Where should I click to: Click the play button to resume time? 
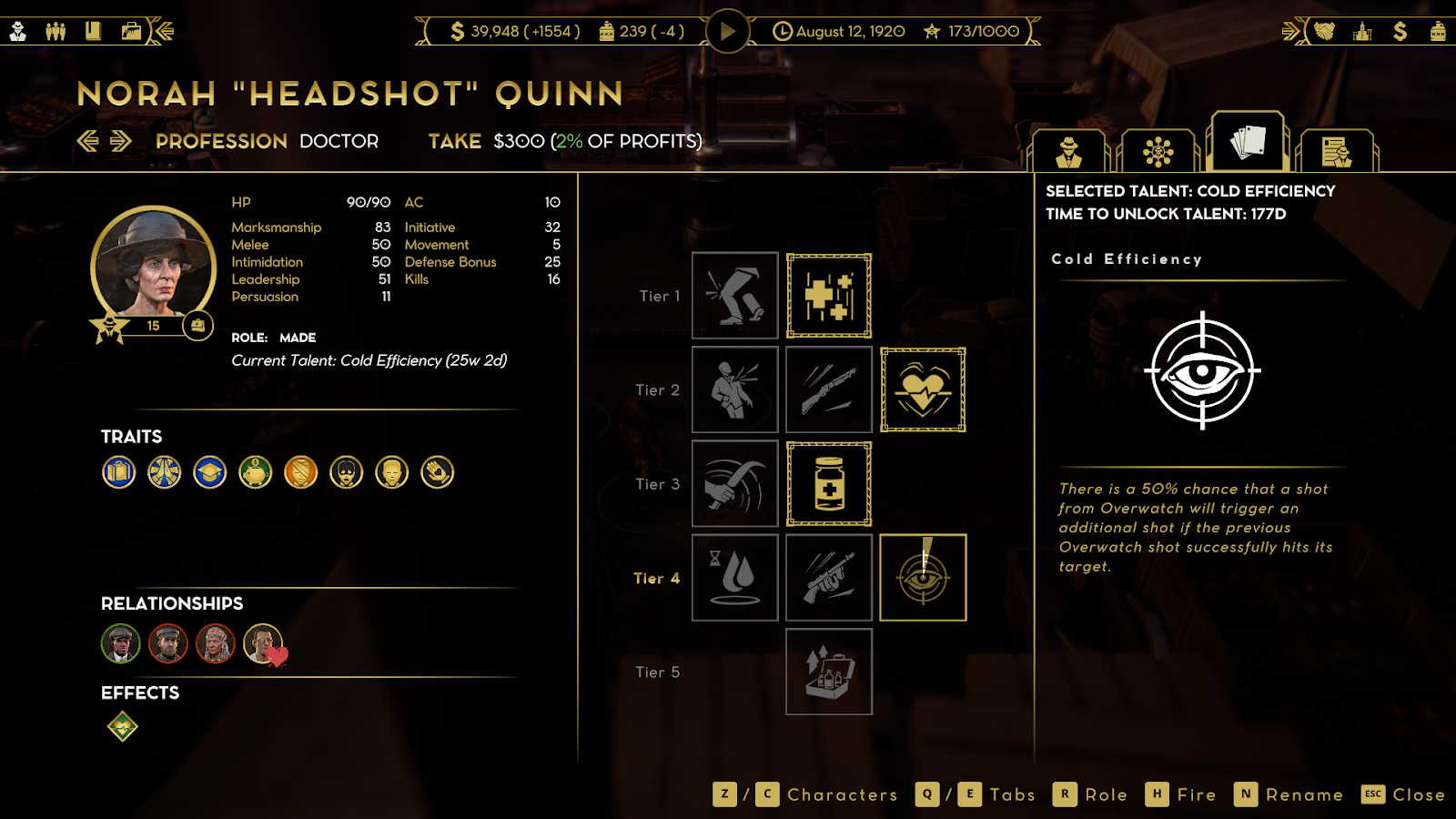click(x=727, y=32)
